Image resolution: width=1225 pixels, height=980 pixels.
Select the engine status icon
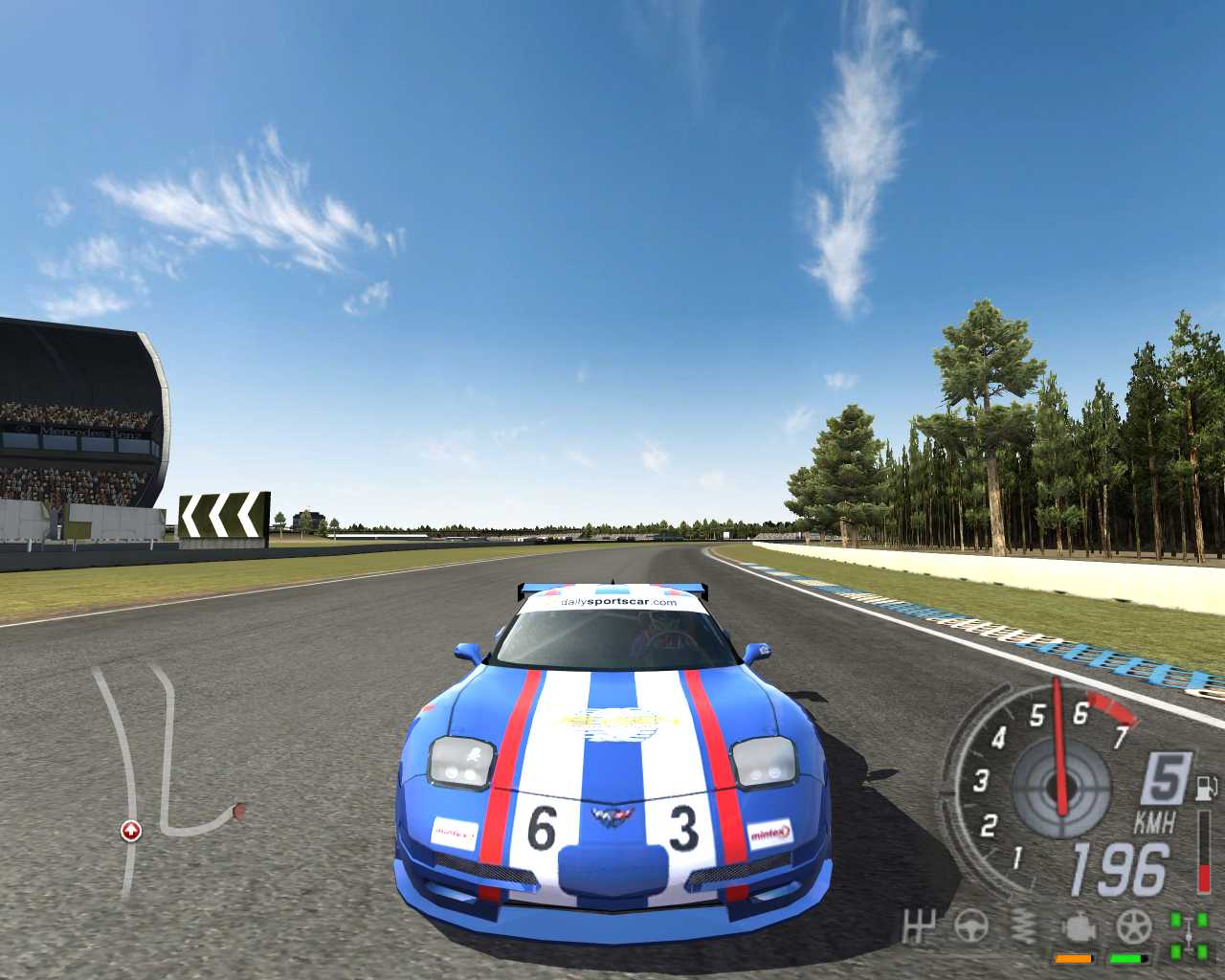pyautogui.click(x=1078, y=927)
